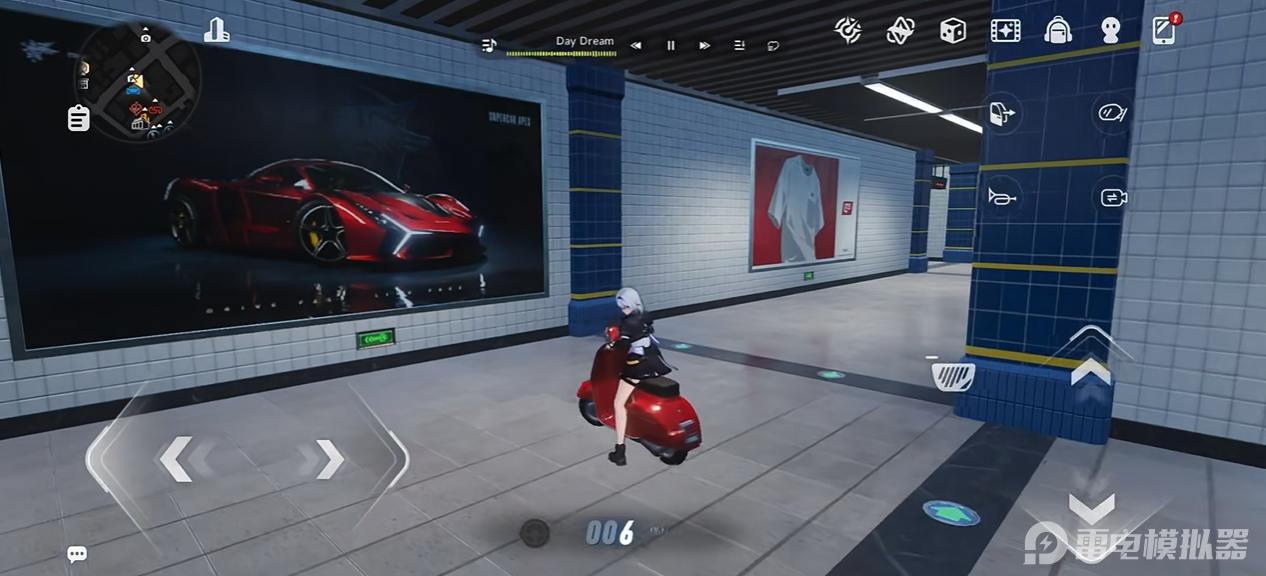Image resolution: width=1266 pixels, height=576 pixels.
Task: Open the phone with red notification badge
Action: [1164, 30]
